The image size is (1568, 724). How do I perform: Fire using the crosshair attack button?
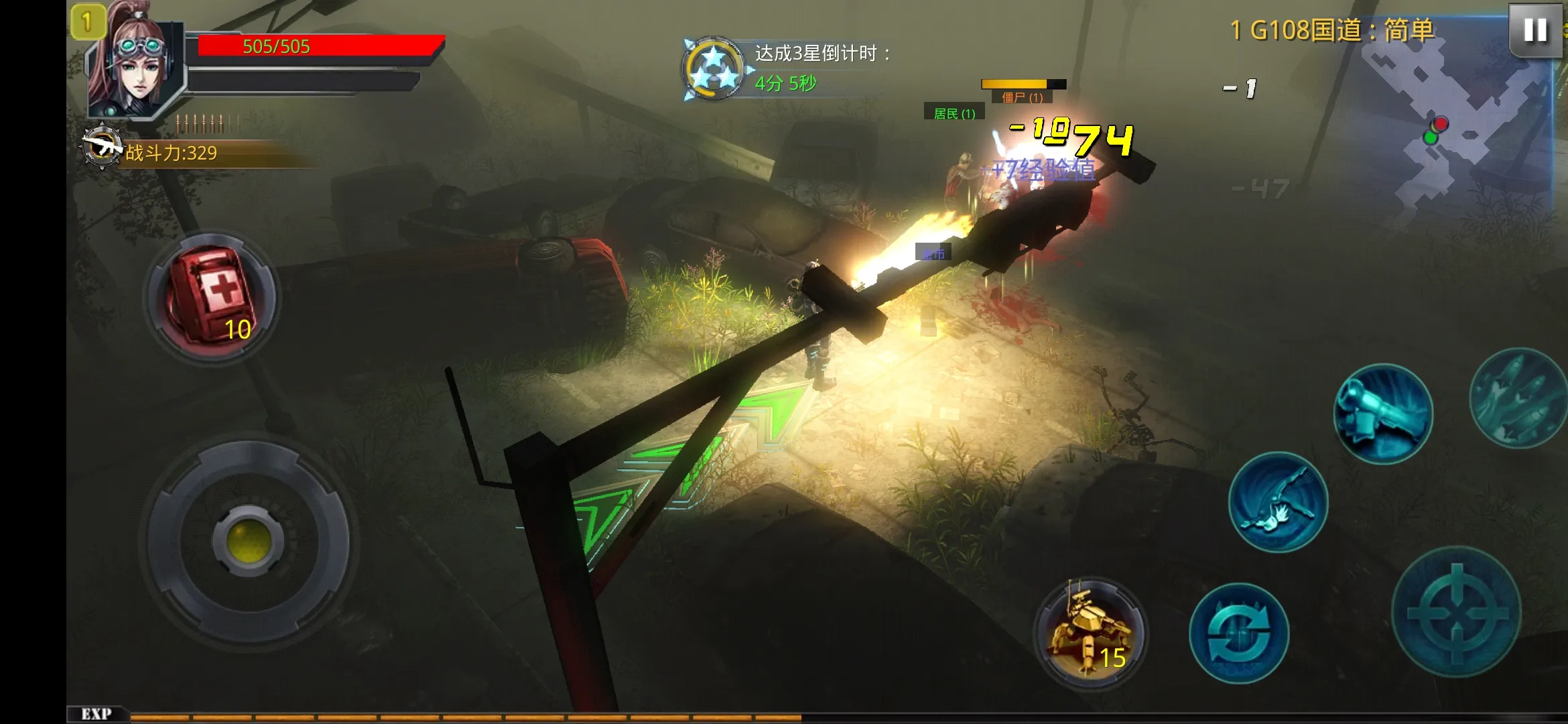click(1457, 611)
